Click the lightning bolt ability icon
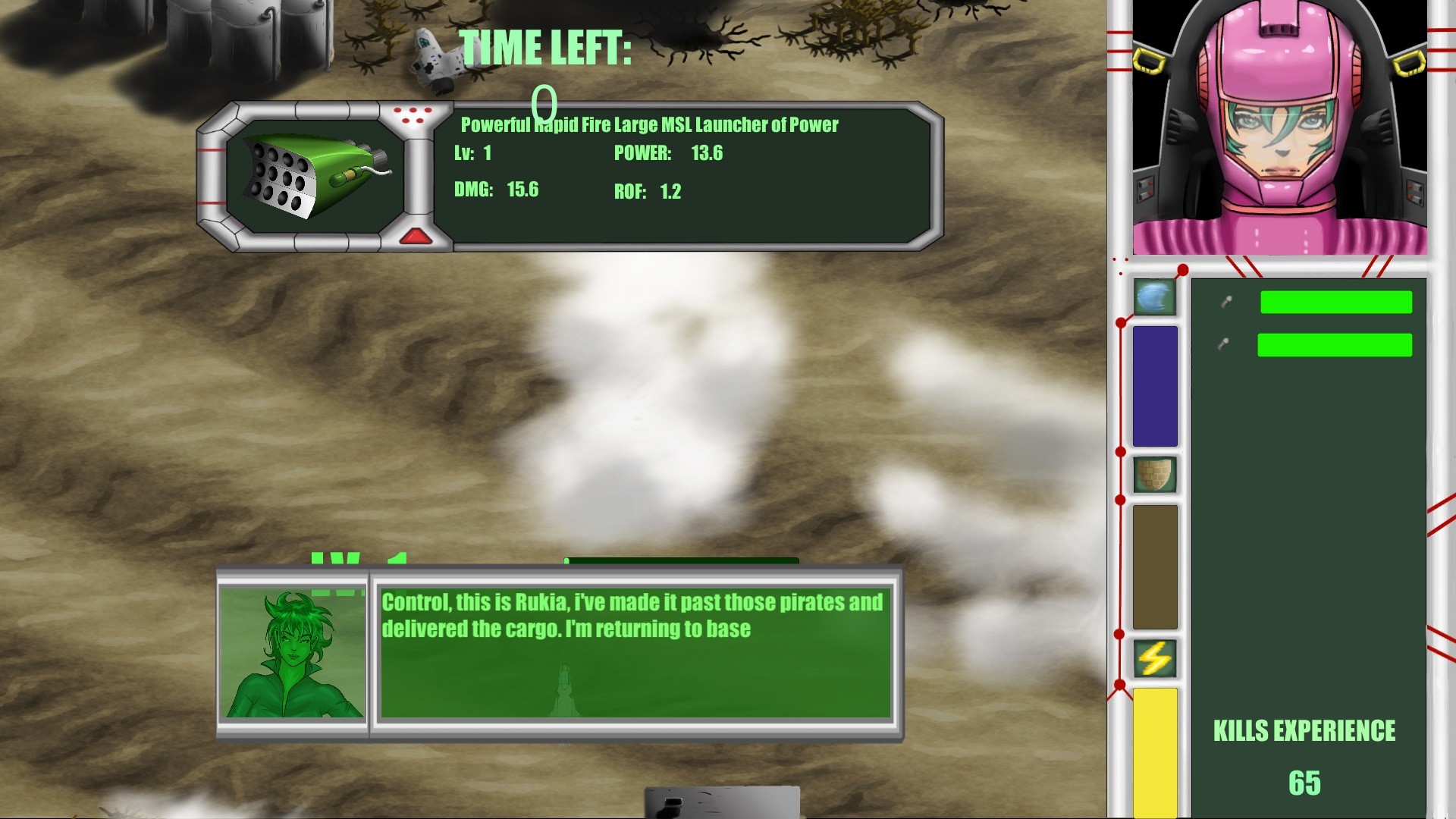This screenshot has width=1456, height=819. pyautogui.click(x=1154, y=658)
